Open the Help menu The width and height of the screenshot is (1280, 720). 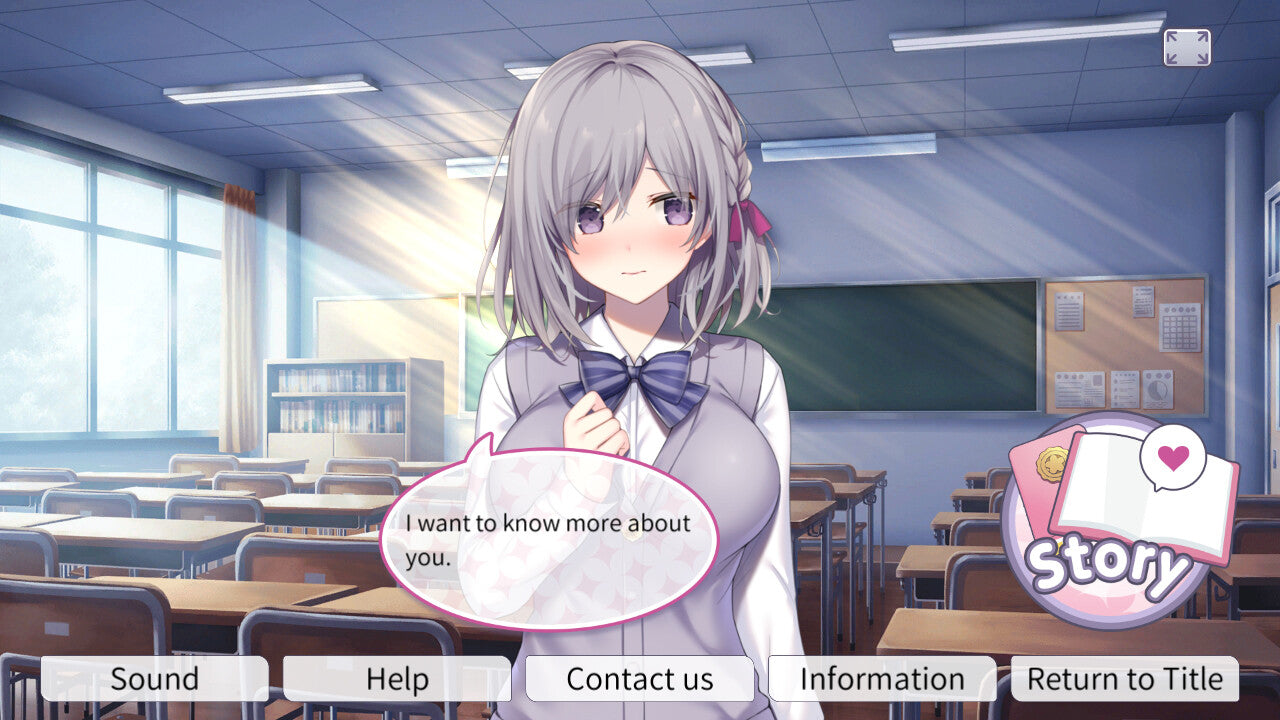point(397,679)
